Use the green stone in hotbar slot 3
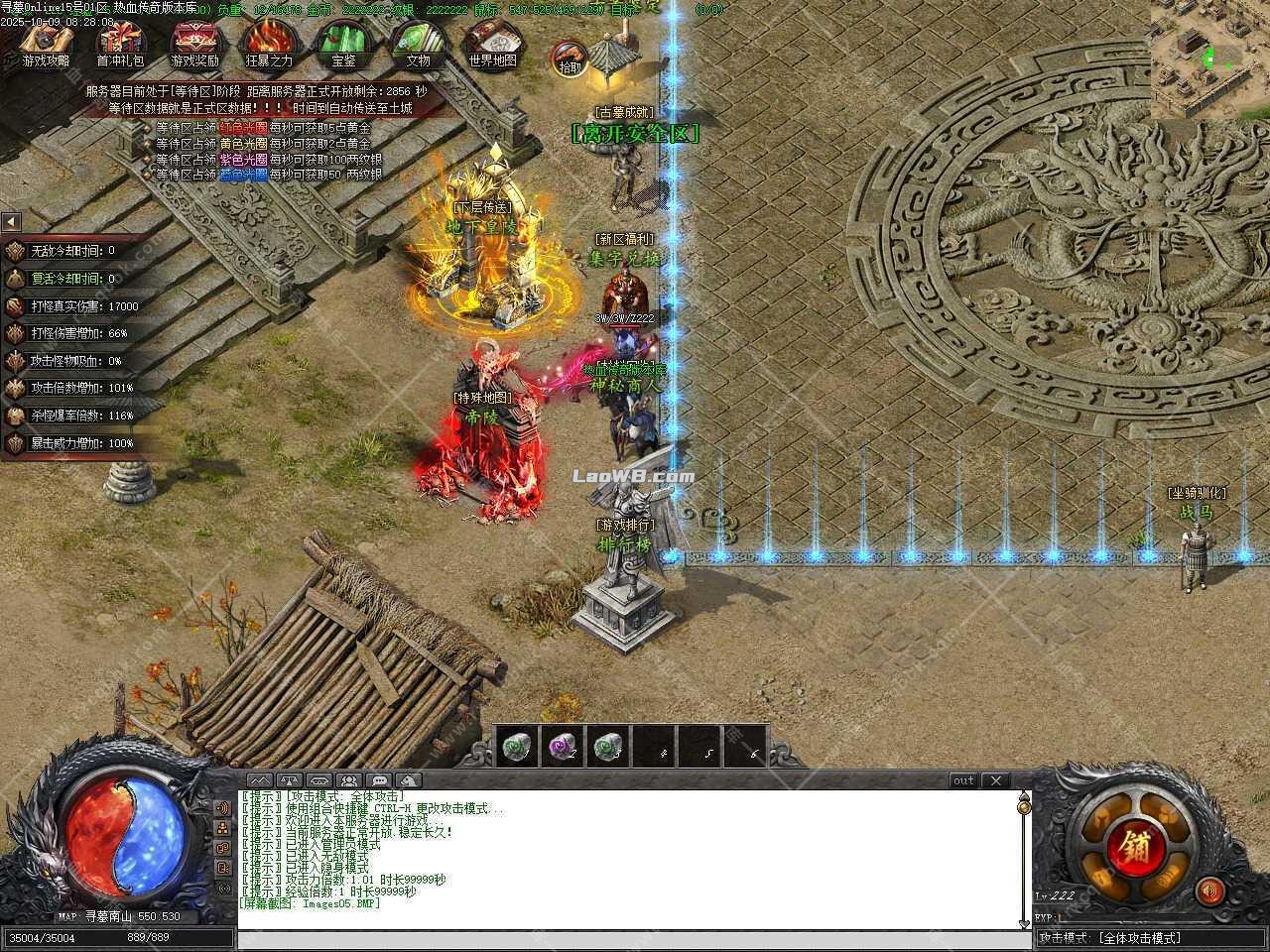This screenshot has height=952, width=1270. coord(608,747)
